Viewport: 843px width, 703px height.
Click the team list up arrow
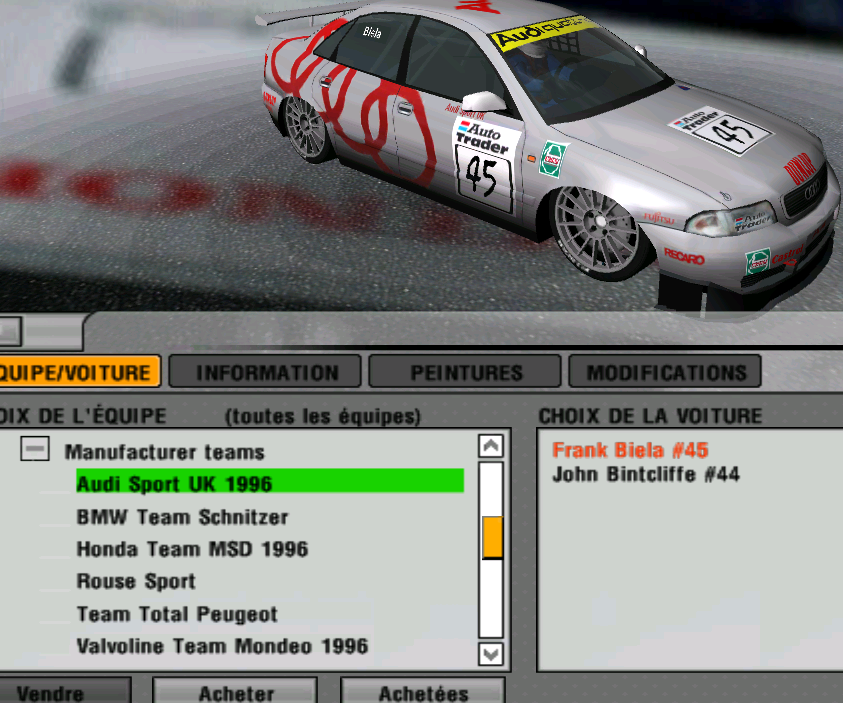[490, 446]
